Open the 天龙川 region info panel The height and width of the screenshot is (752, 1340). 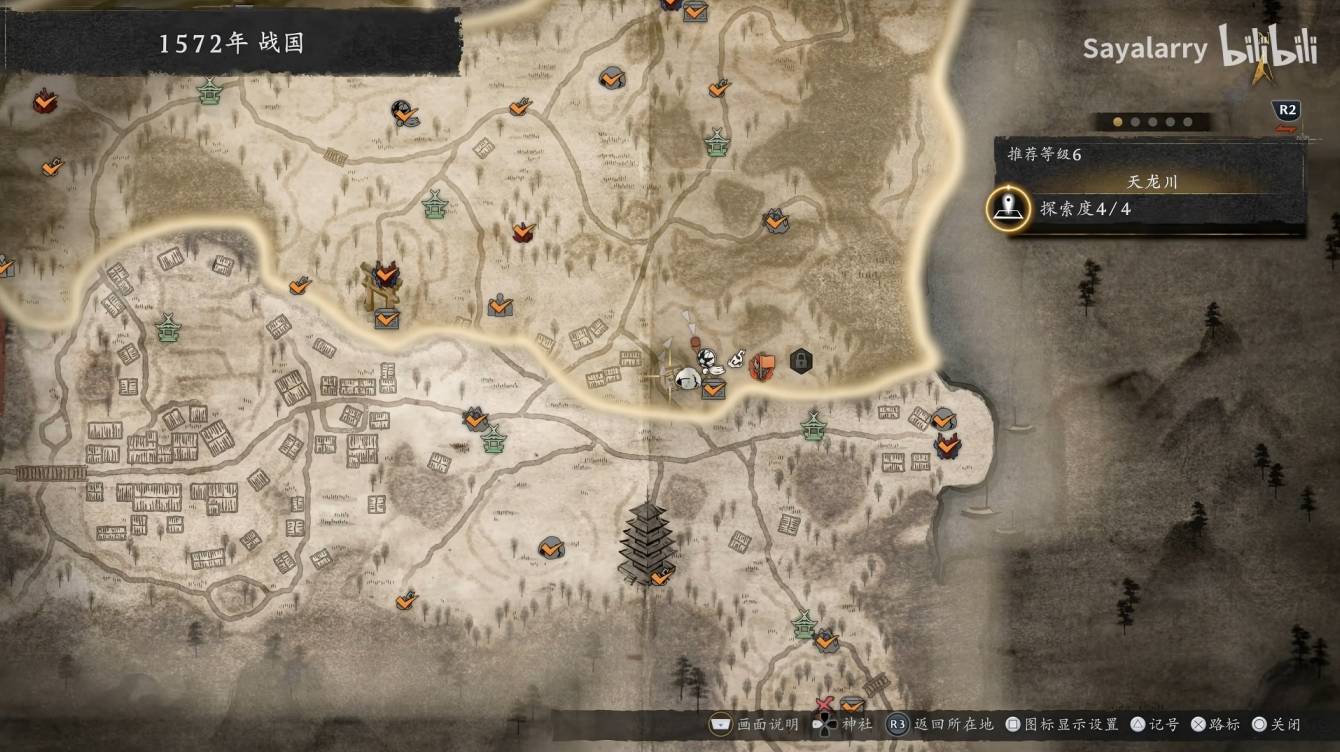tap(1152, 182)
